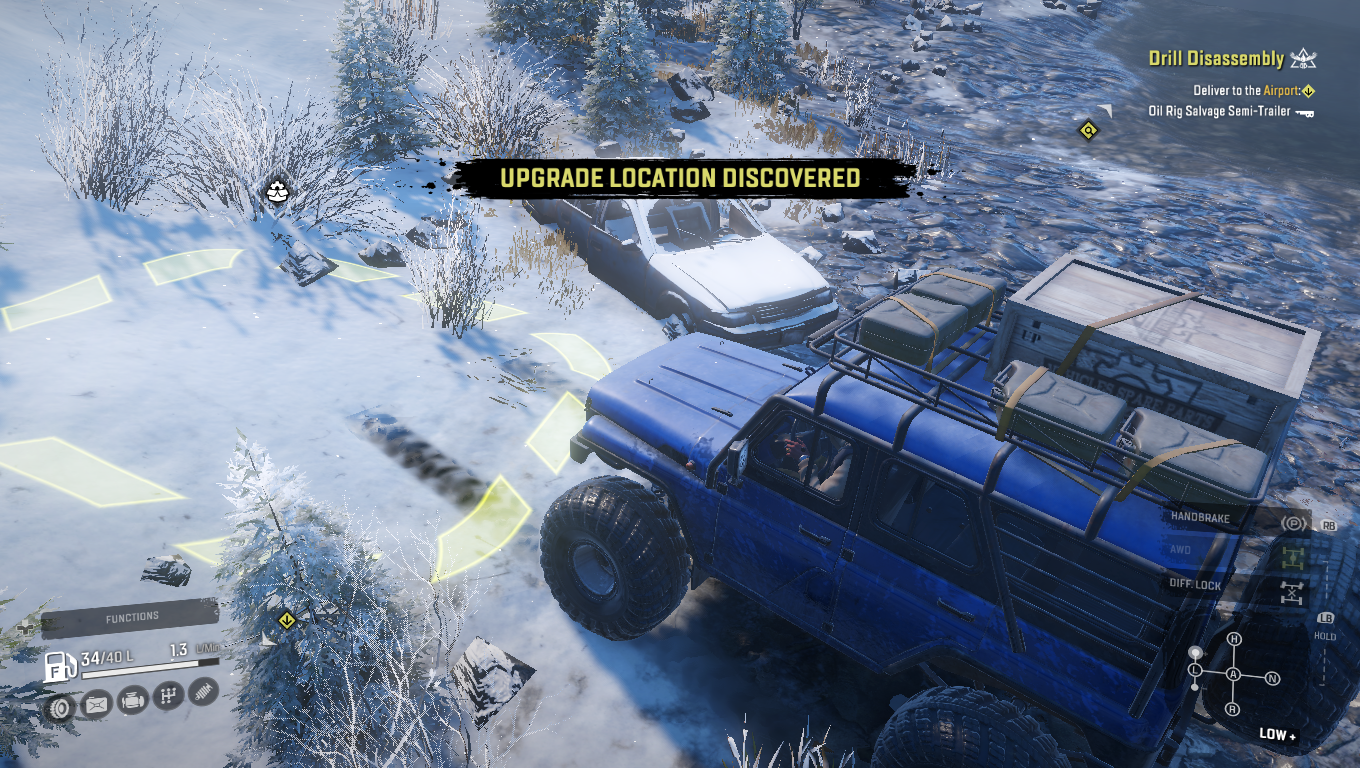1360x768 pixels.
Task: Check the fuel tank damage icon
Action: 96,706
